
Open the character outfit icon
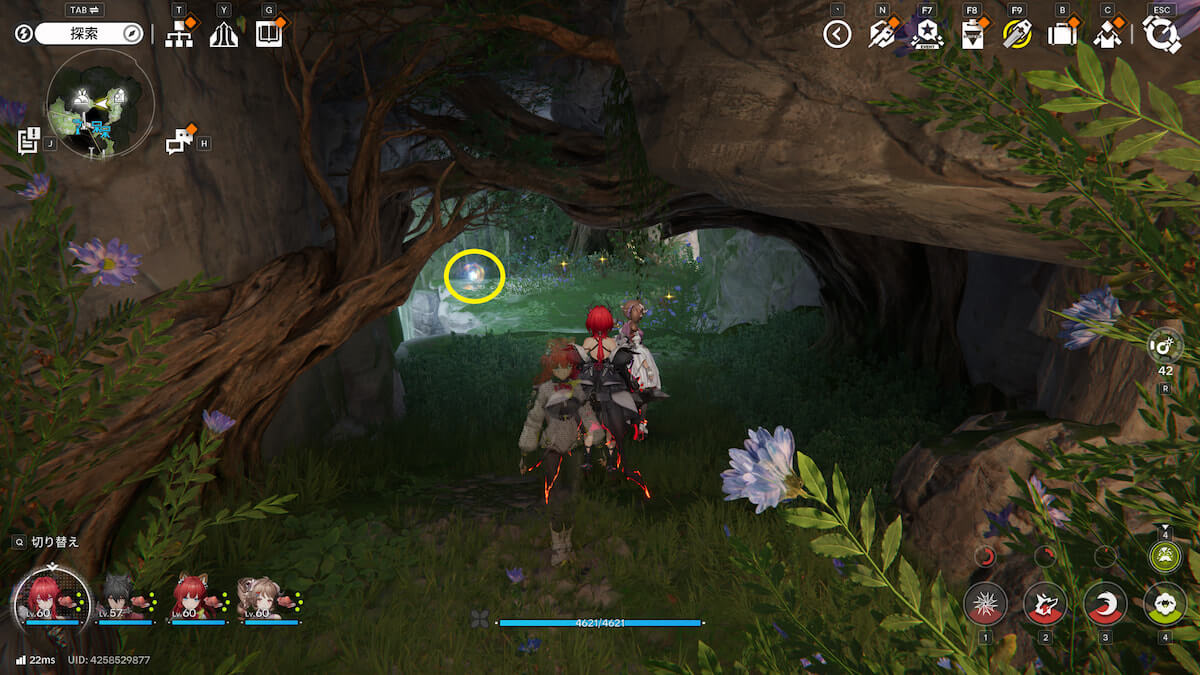coord(1107,35)
